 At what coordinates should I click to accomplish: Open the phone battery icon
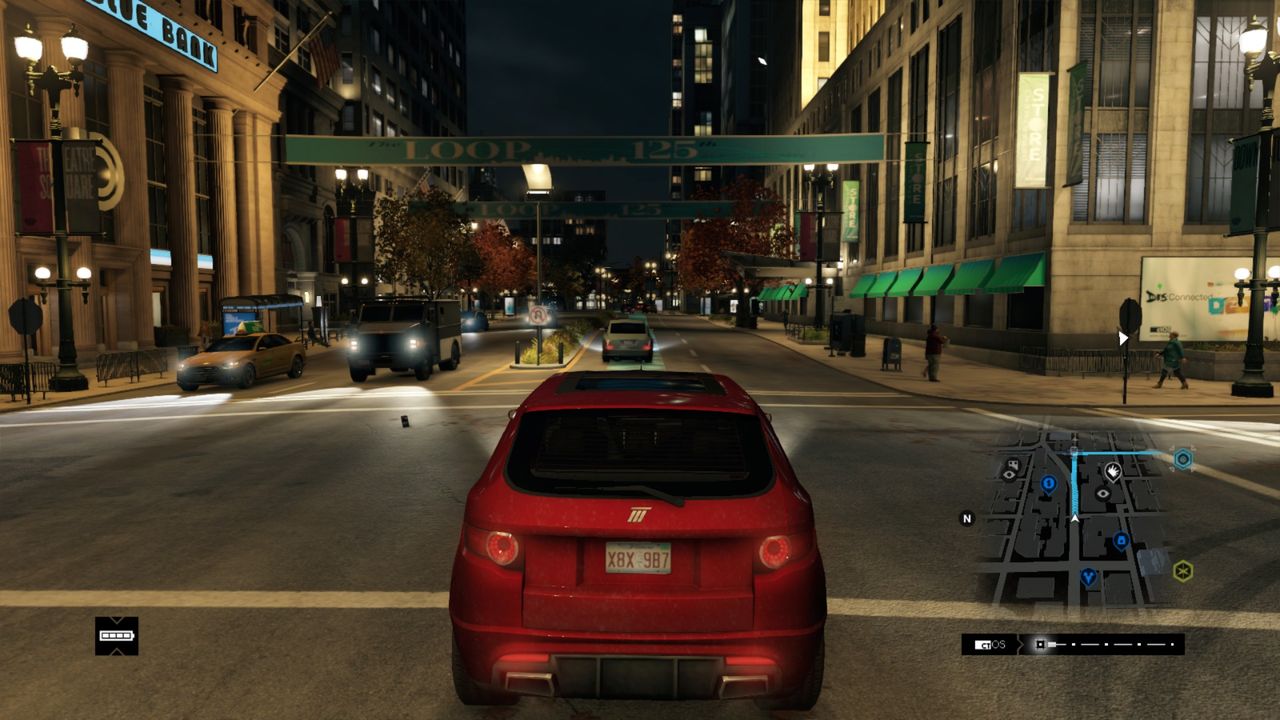tap(117, 635)
